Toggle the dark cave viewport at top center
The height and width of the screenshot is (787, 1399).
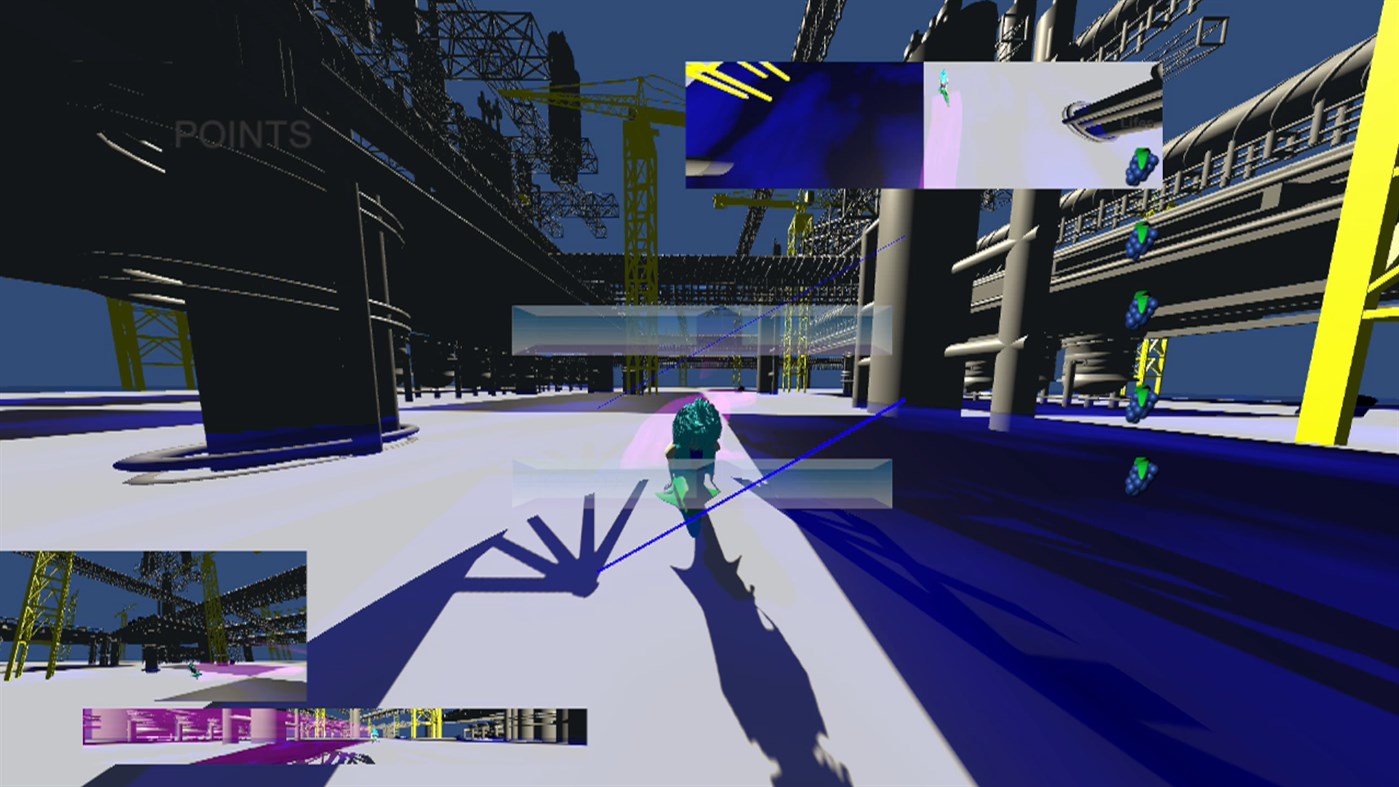(x=805, y=123)
